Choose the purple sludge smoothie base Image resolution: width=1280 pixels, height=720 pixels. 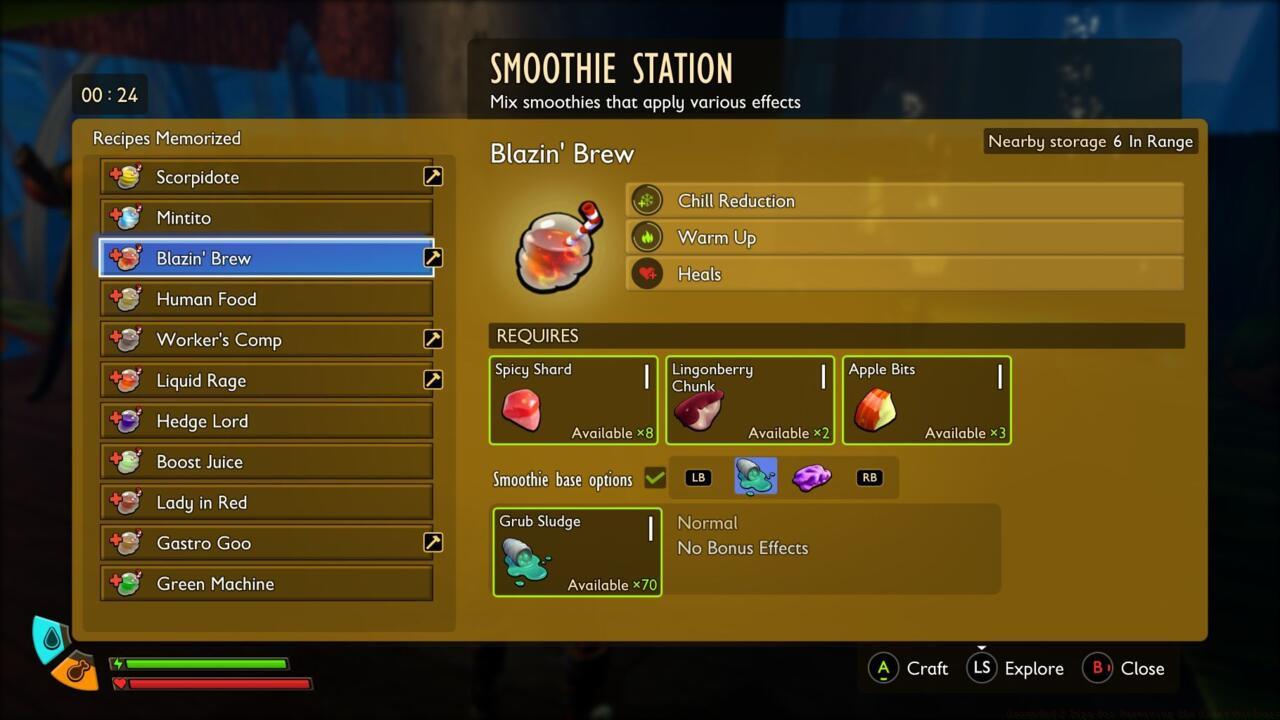tap(812, 477)
